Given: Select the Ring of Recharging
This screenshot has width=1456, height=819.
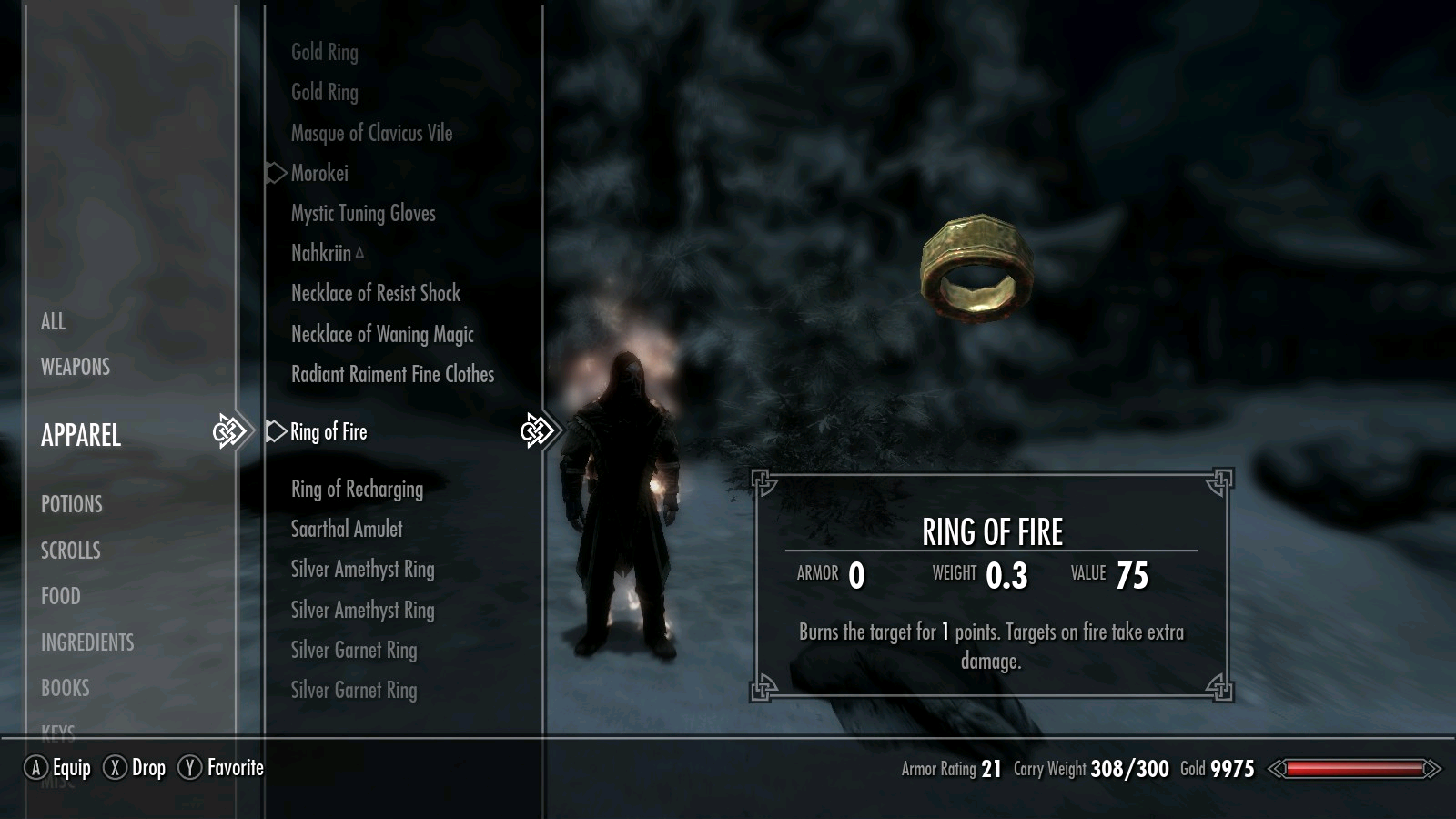Looking at the screenshot, I should click(x=357, y=489).
